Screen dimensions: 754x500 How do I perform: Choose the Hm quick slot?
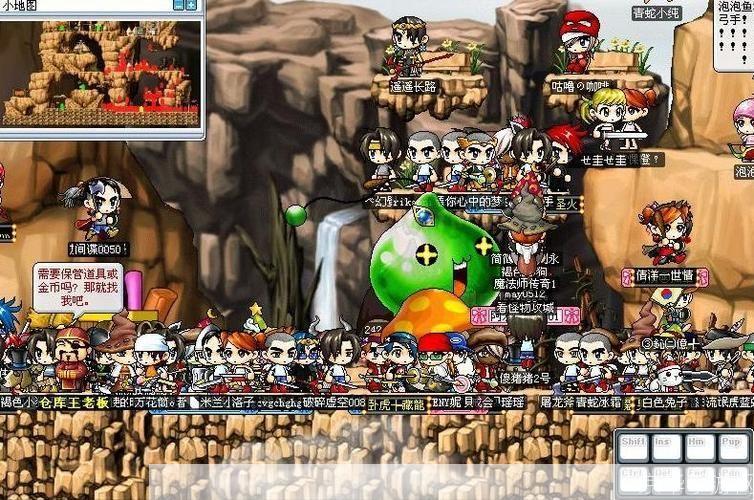tap(697, 448)
